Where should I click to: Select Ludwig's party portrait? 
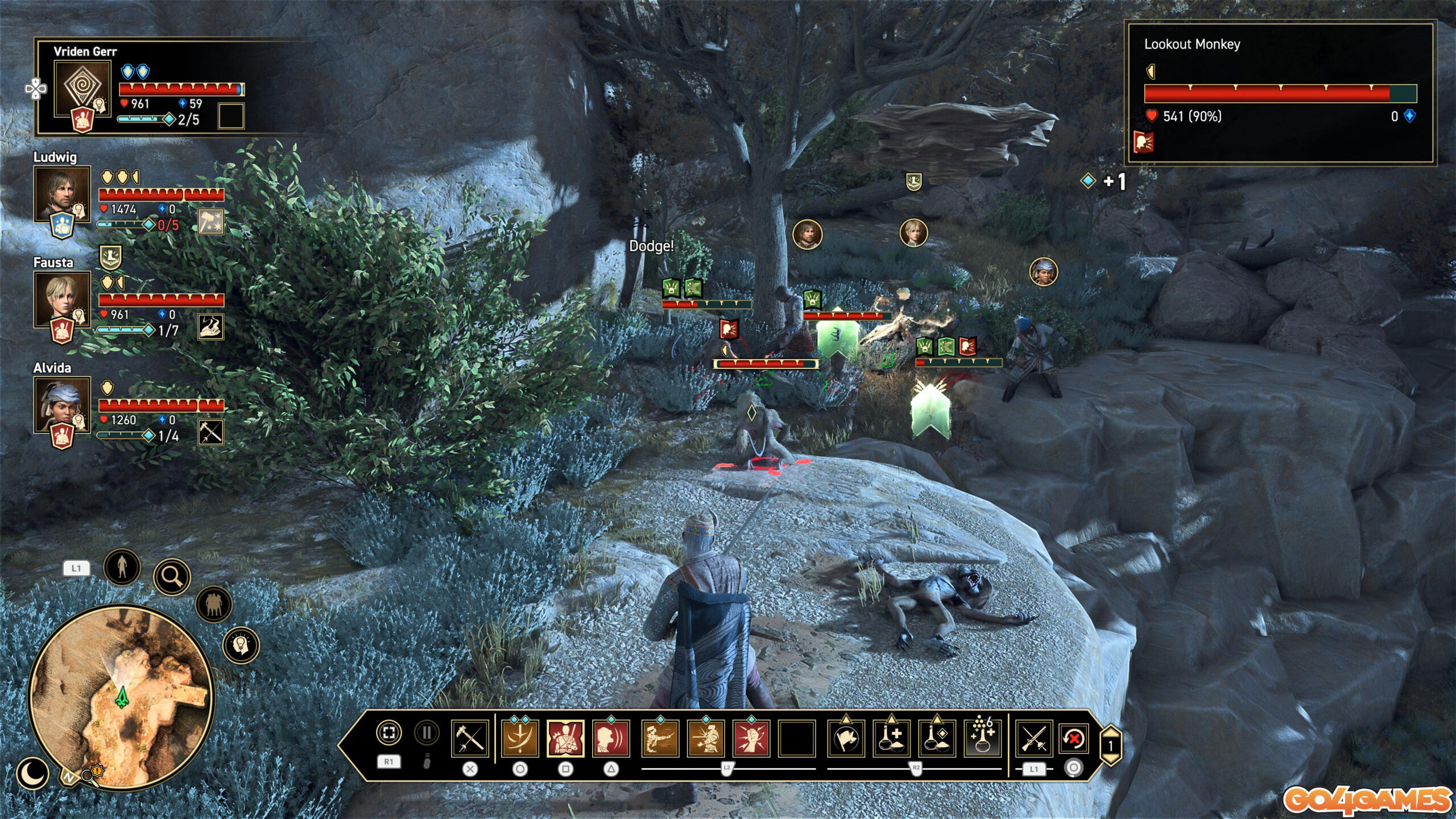tap(62, 195)
